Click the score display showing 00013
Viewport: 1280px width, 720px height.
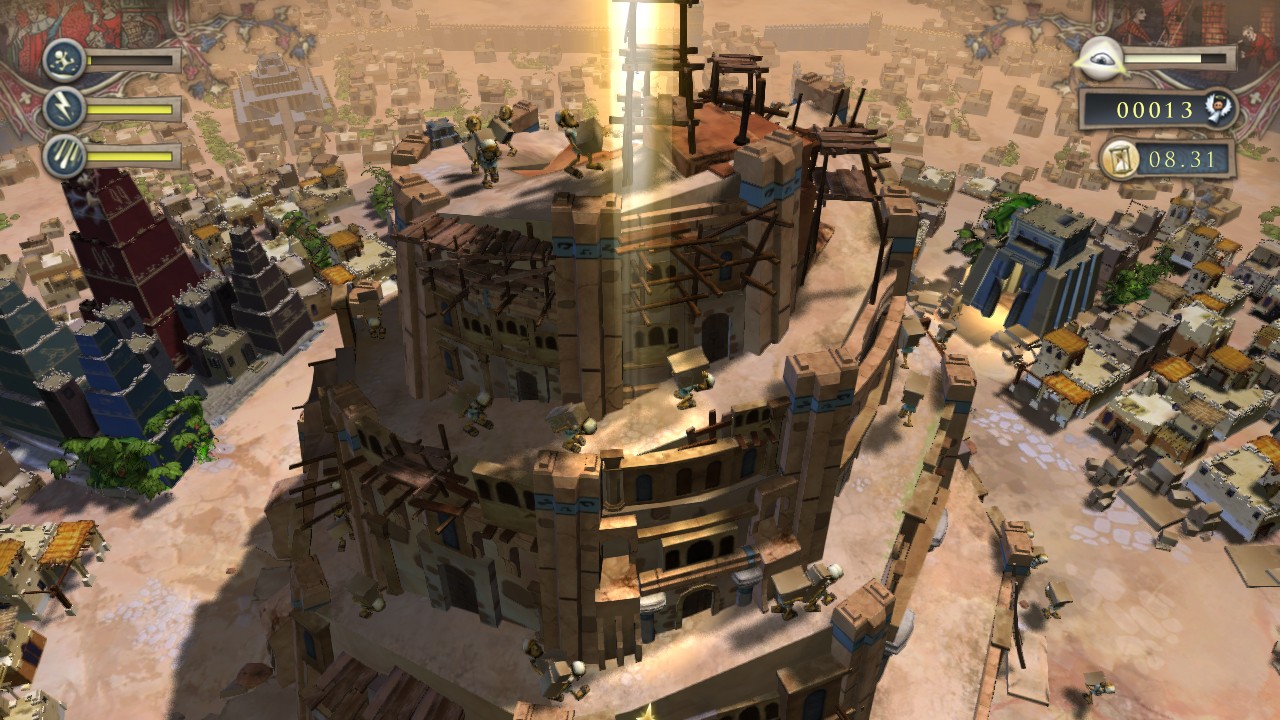[1155, 107]
